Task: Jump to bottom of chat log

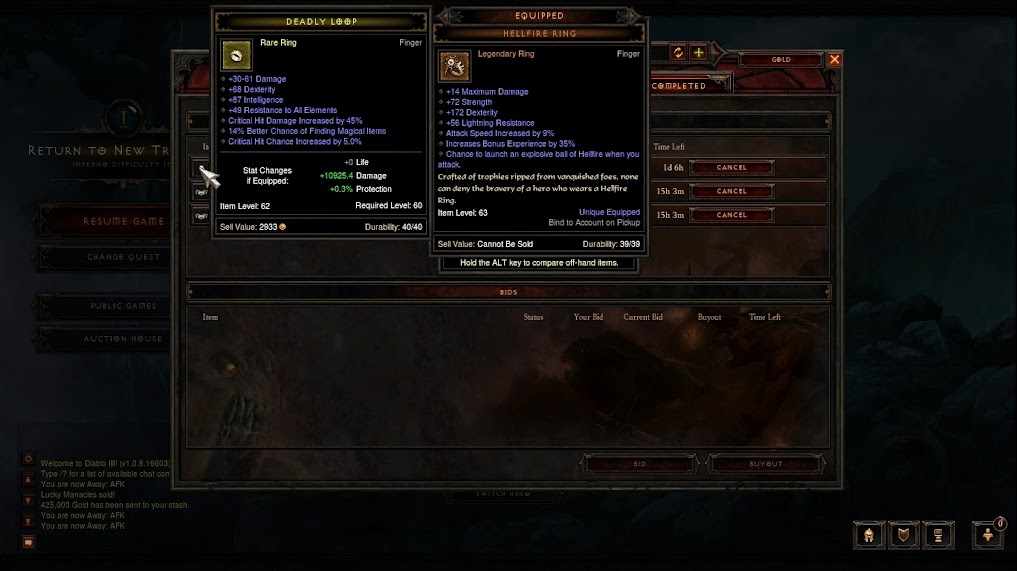Action: click(28, 521)
